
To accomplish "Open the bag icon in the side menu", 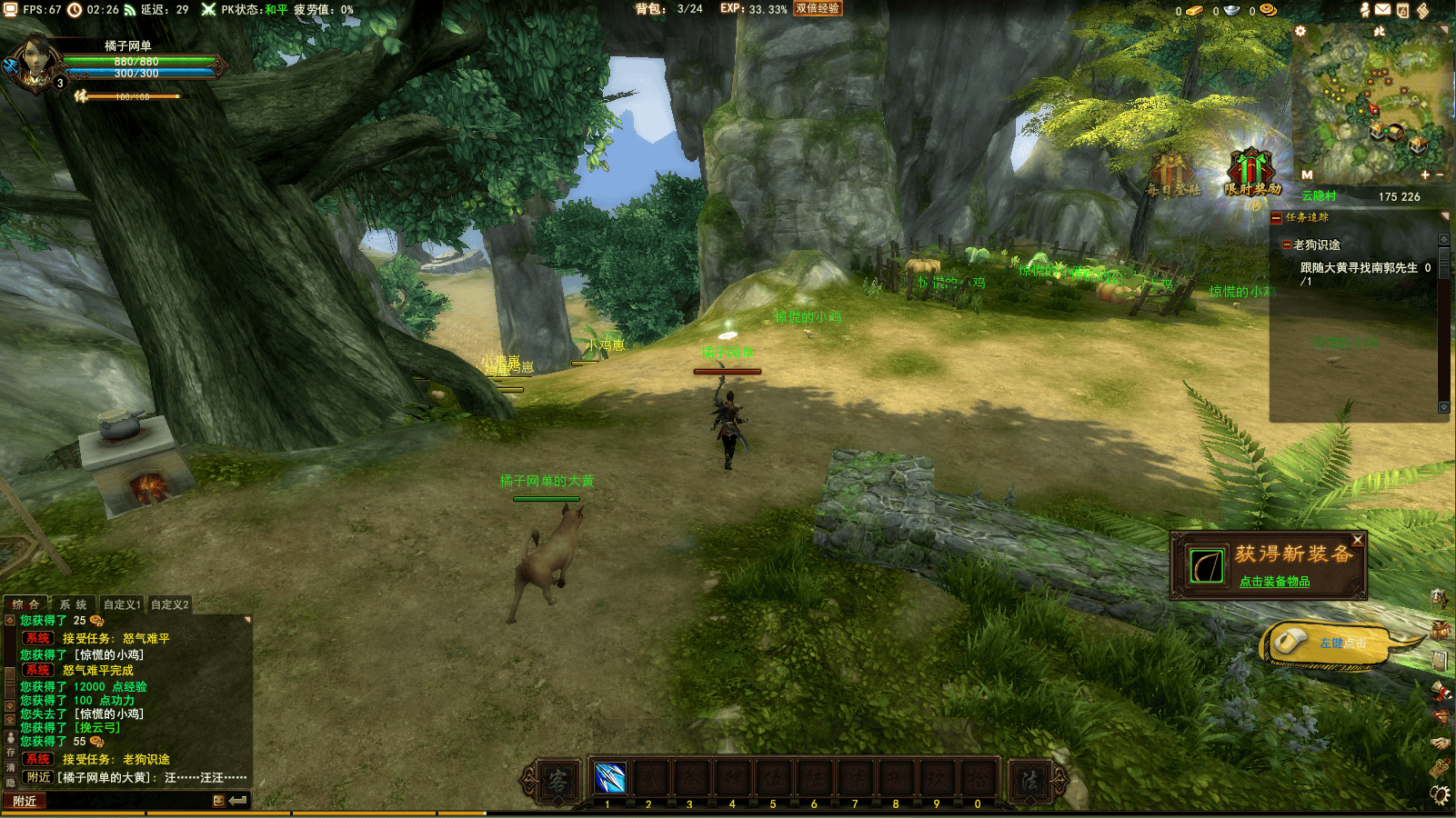I will point(1440,629).
